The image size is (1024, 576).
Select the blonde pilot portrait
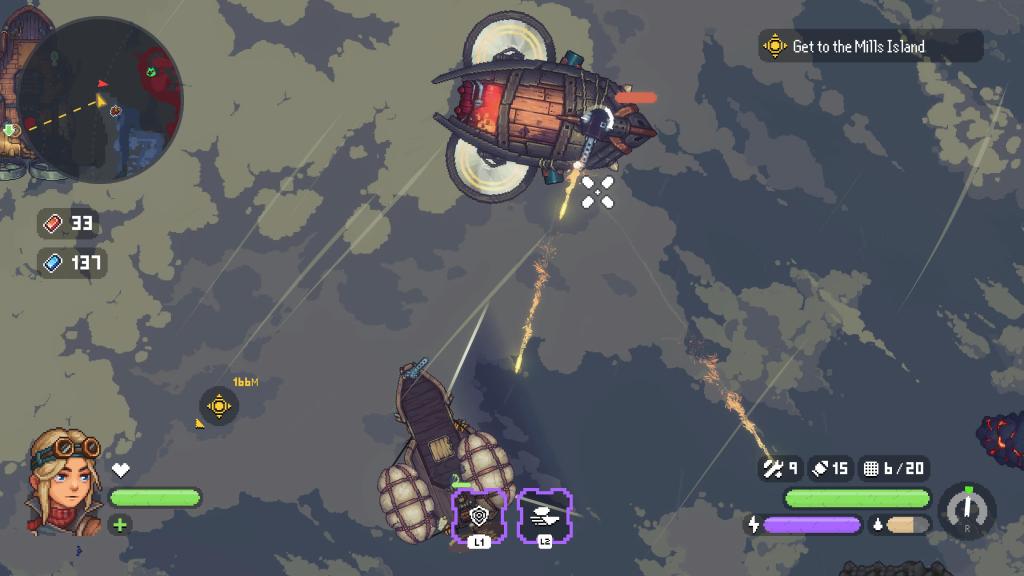pos(66,482)
